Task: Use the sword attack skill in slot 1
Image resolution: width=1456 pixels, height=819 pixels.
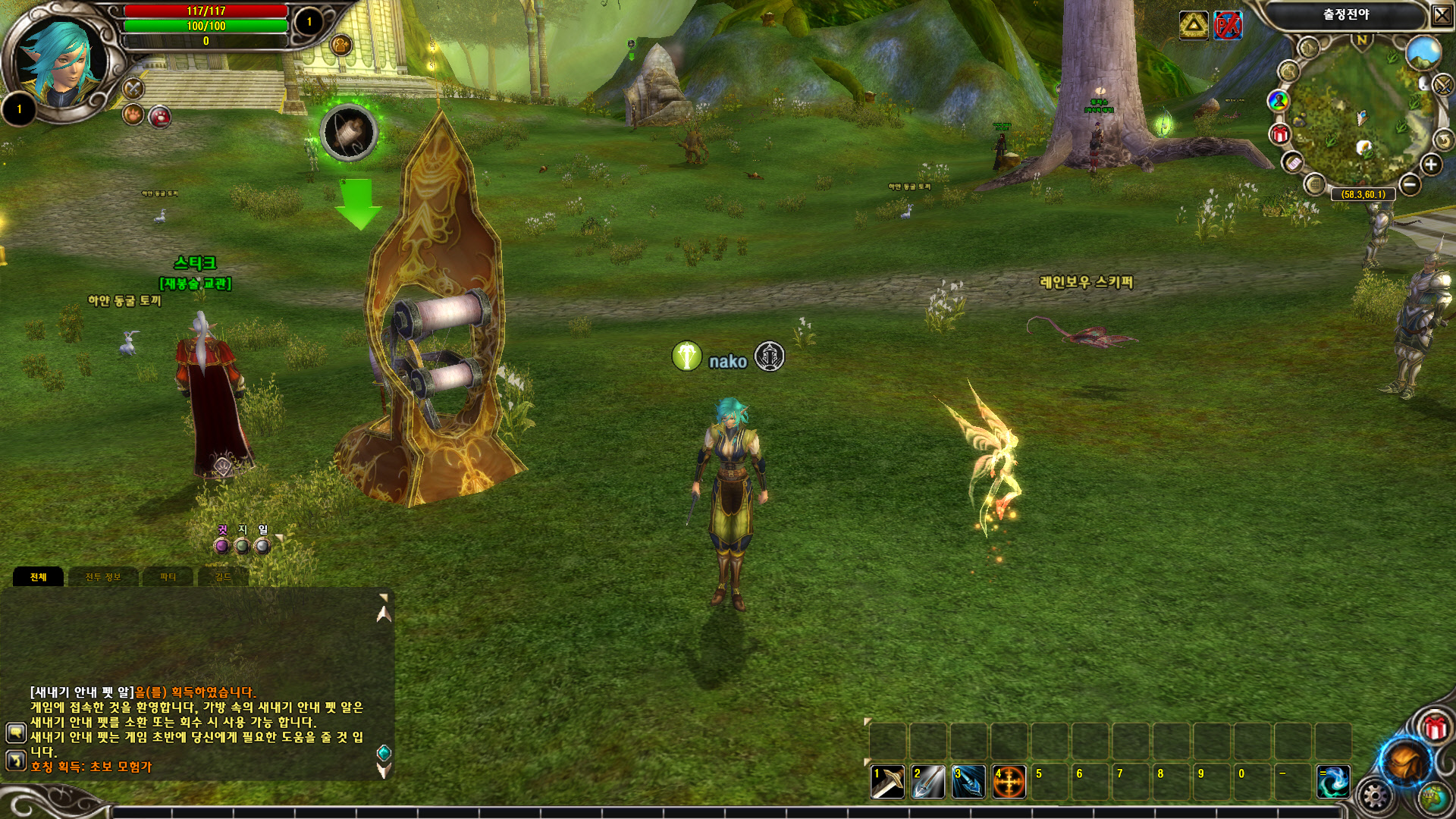Action: 887,782
